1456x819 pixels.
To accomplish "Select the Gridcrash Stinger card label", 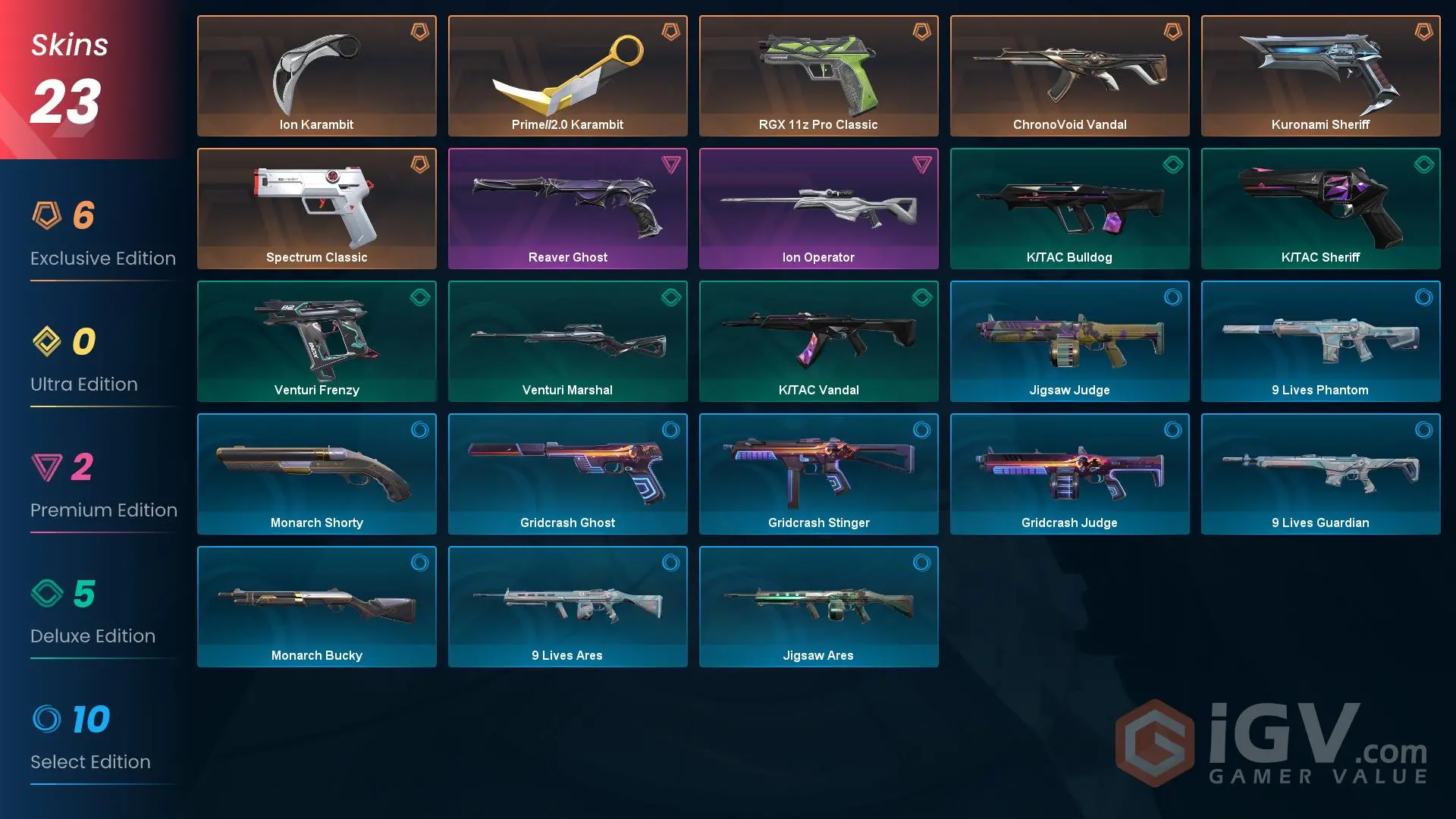I will (x=818, y=522).
